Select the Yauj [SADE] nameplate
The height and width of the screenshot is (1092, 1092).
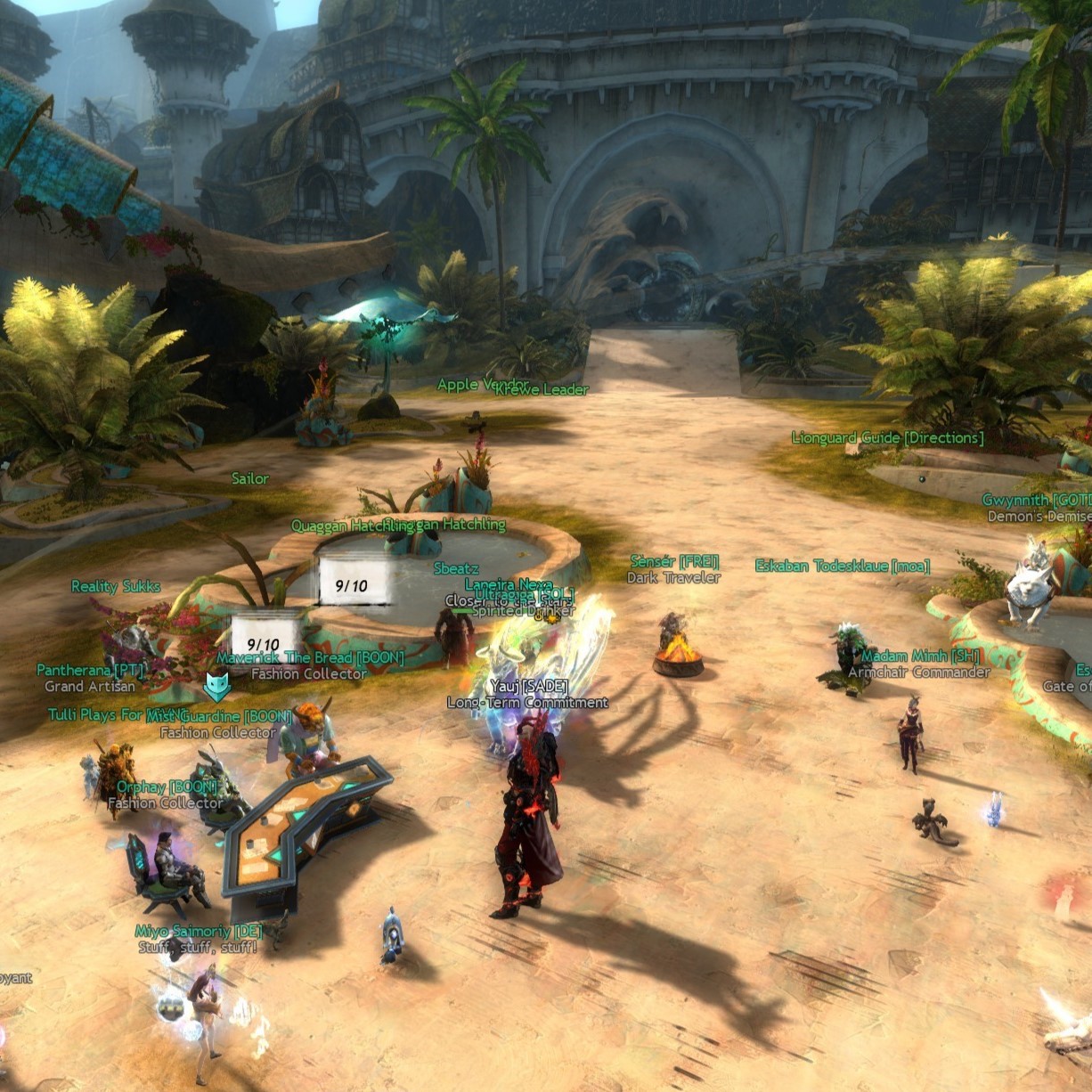click(x=528, y=687)
